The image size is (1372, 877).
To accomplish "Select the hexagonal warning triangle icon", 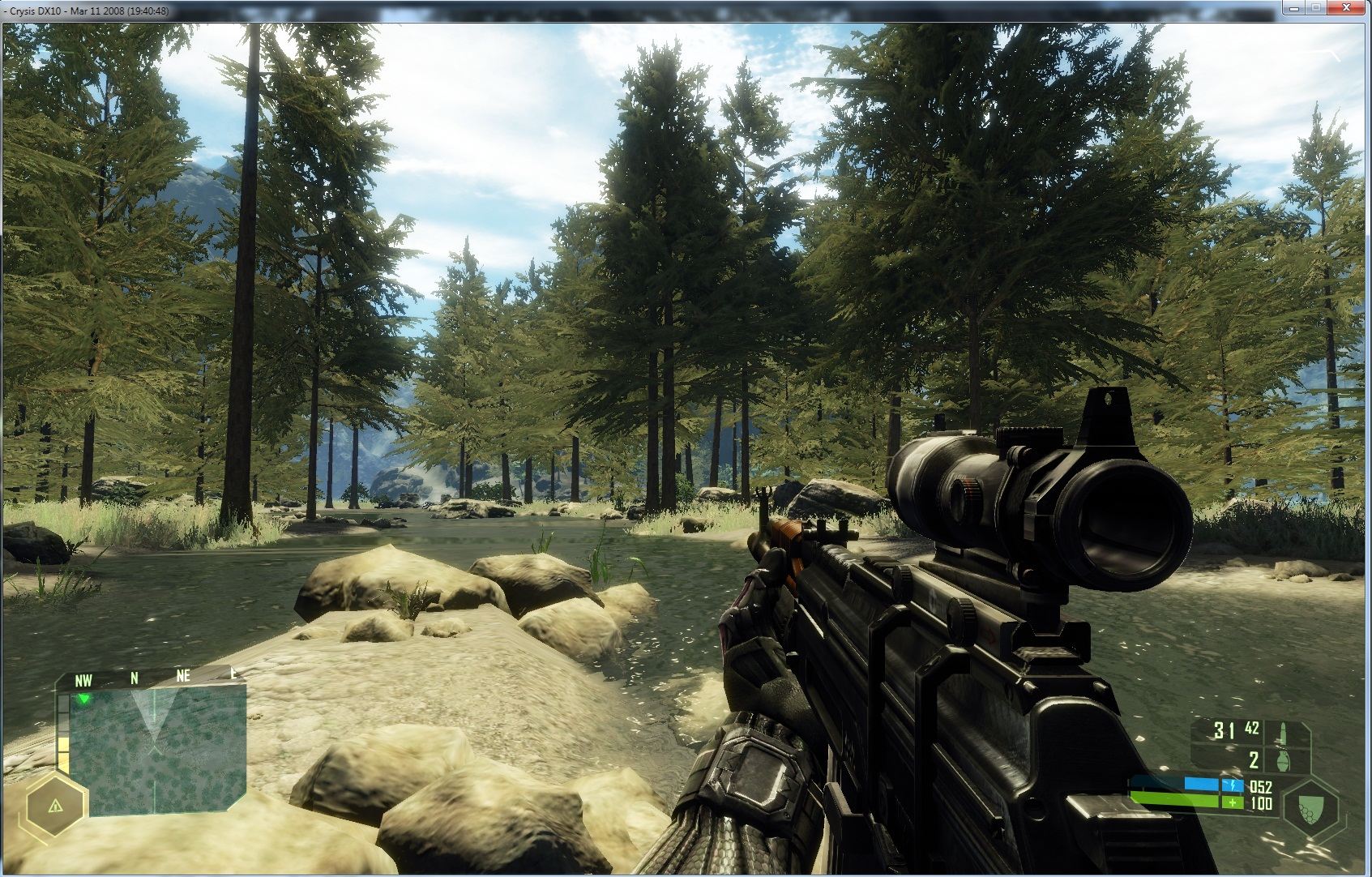I will pos(55,806).
